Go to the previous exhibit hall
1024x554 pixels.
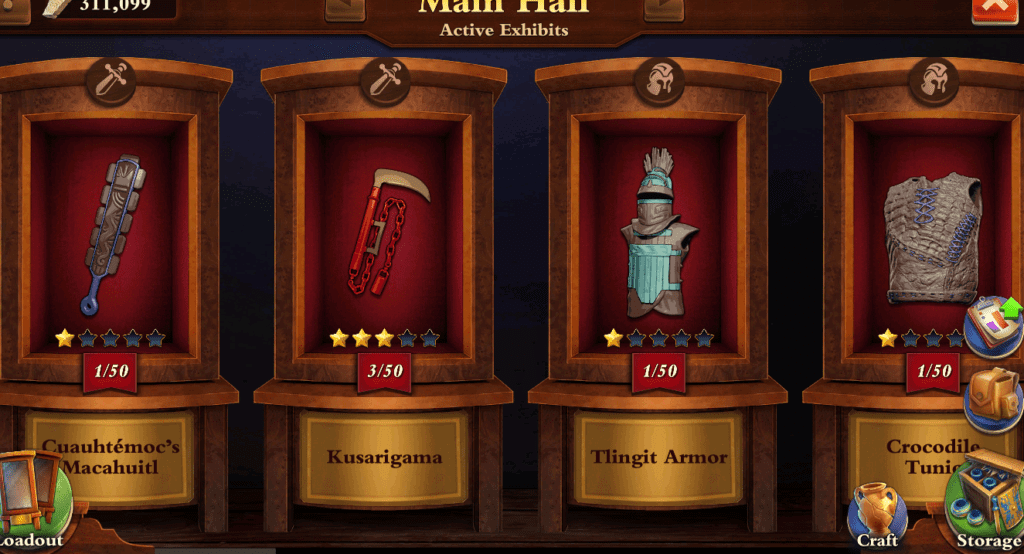coord(345,8)
